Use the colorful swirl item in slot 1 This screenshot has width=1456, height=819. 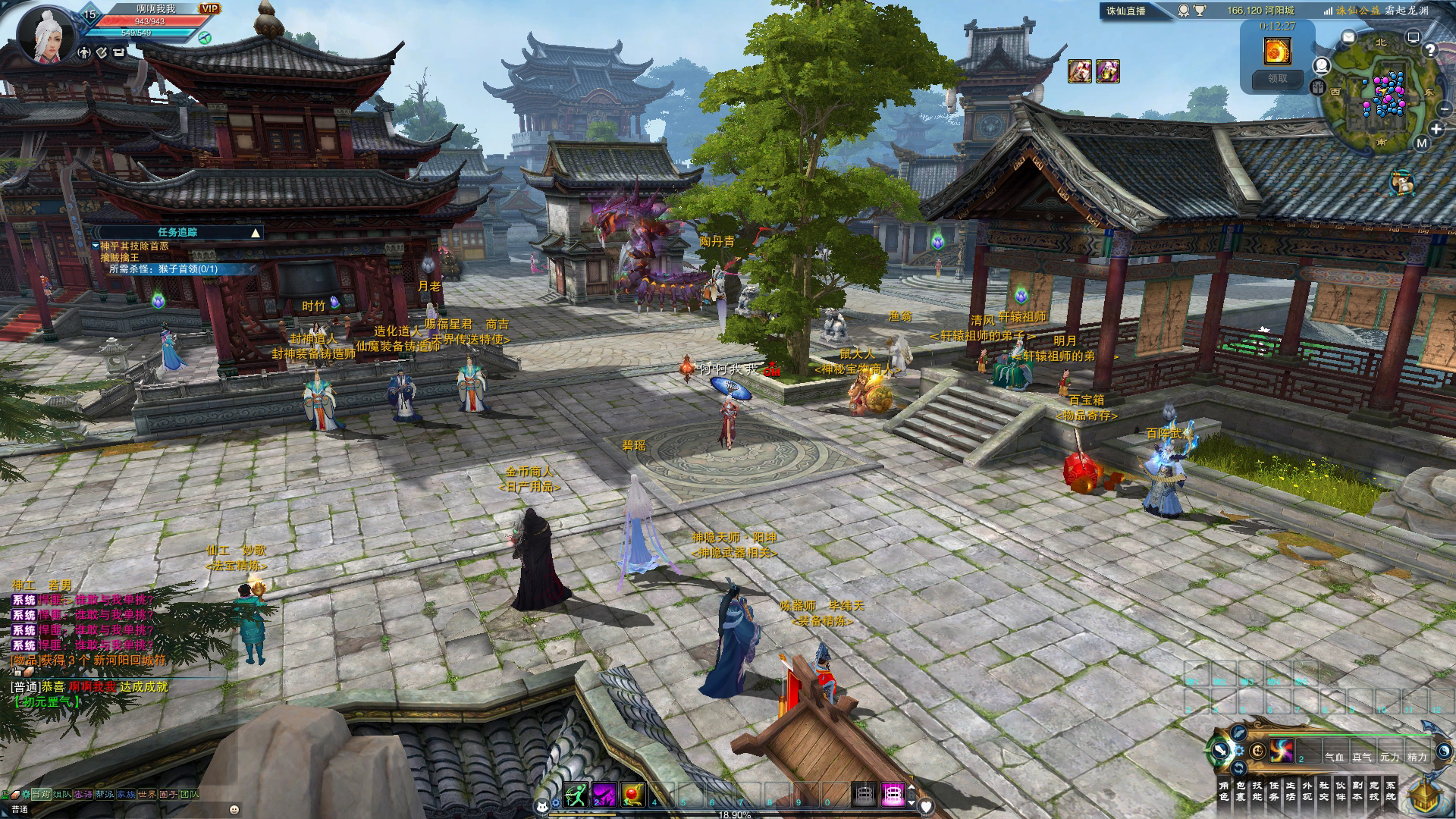[x=1282, y=751]
